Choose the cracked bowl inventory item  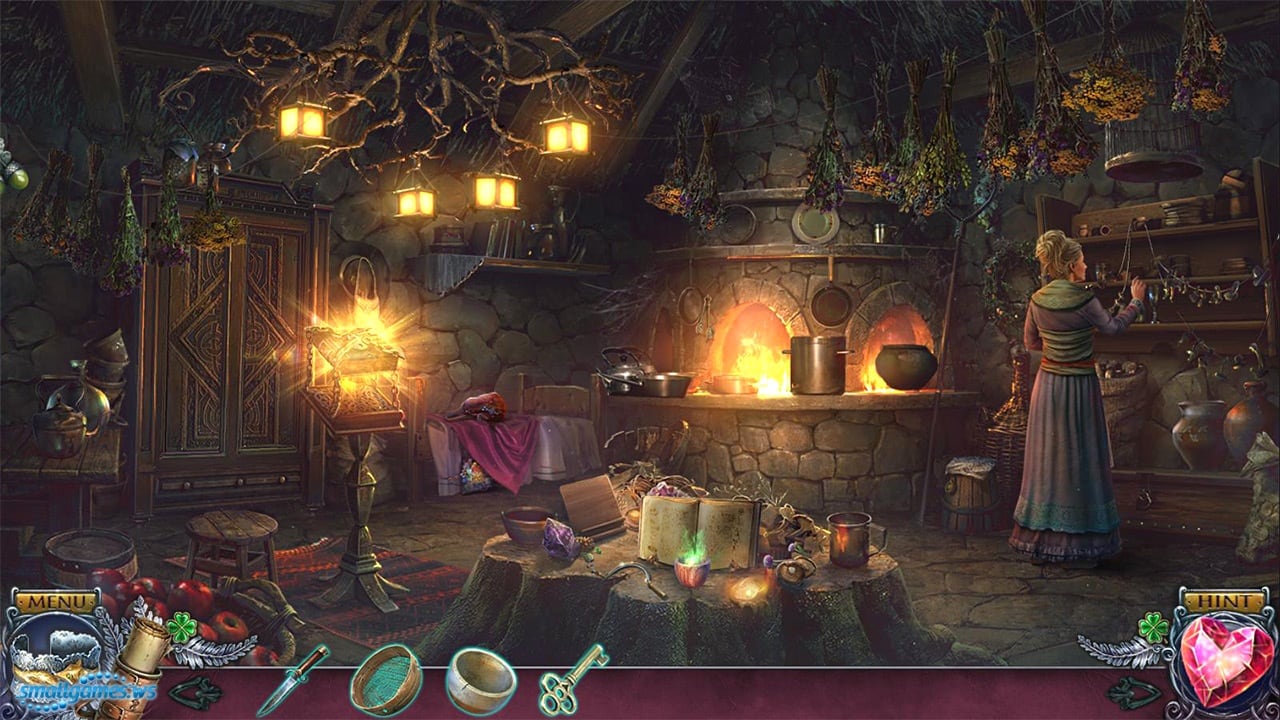(x=481, y=681)
